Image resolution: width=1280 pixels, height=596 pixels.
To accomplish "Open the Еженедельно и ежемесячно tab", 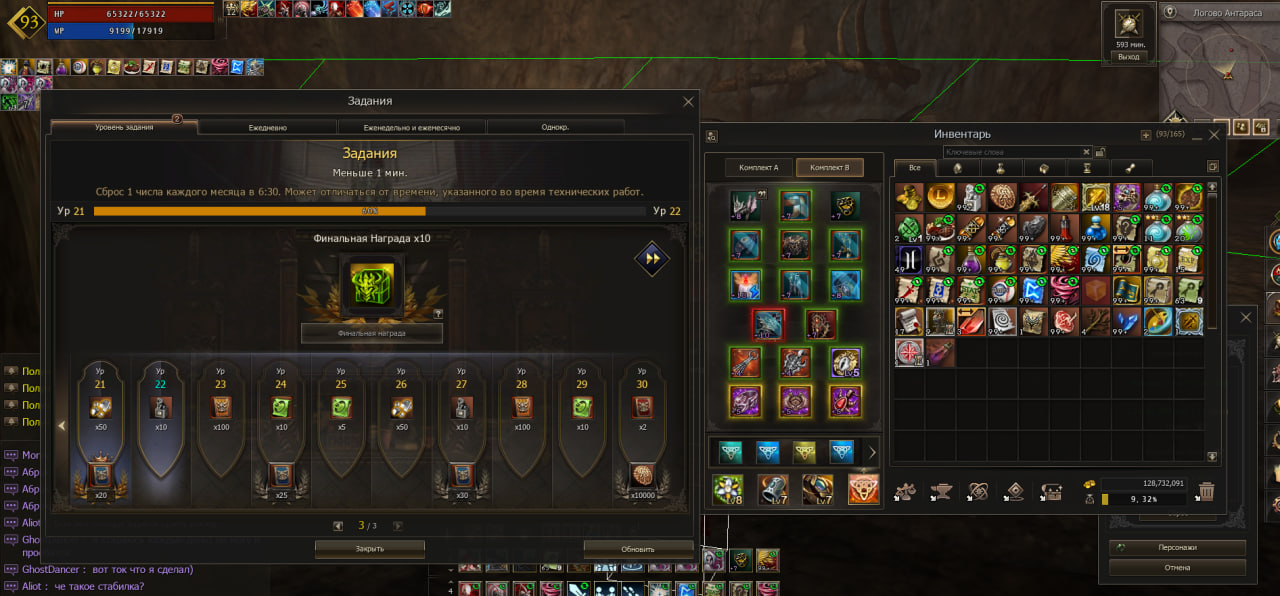I will tap(411, 128).
